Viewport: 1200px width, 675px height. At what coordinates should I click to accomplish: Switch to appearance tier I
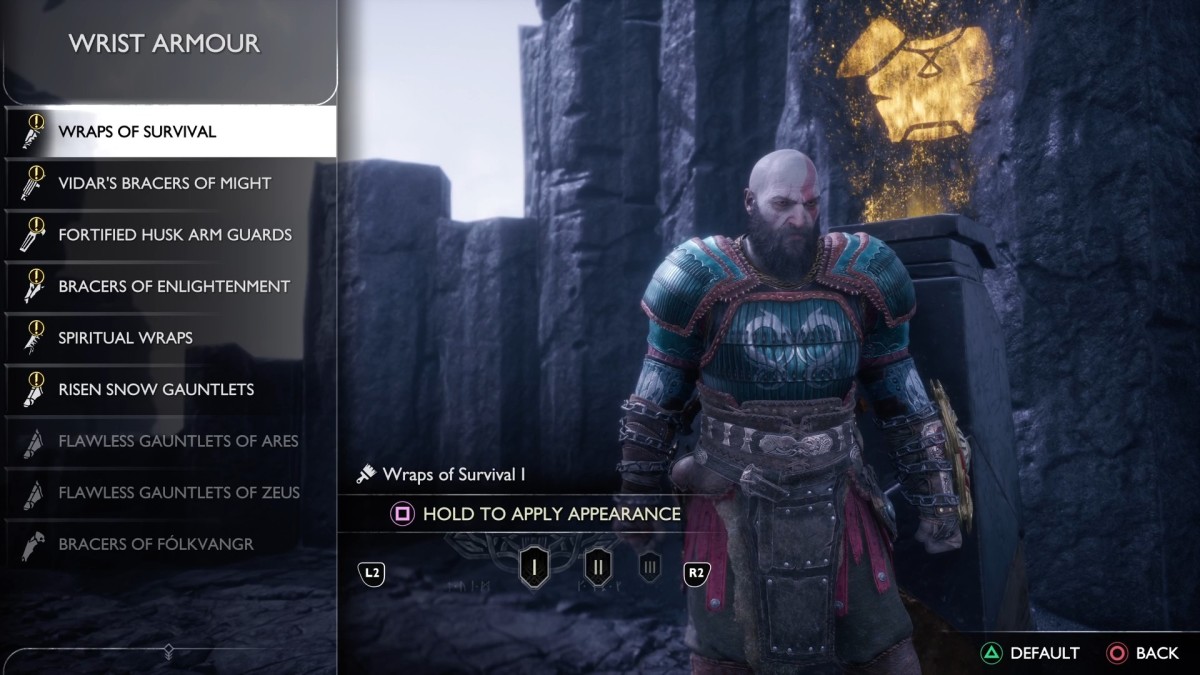534,568
